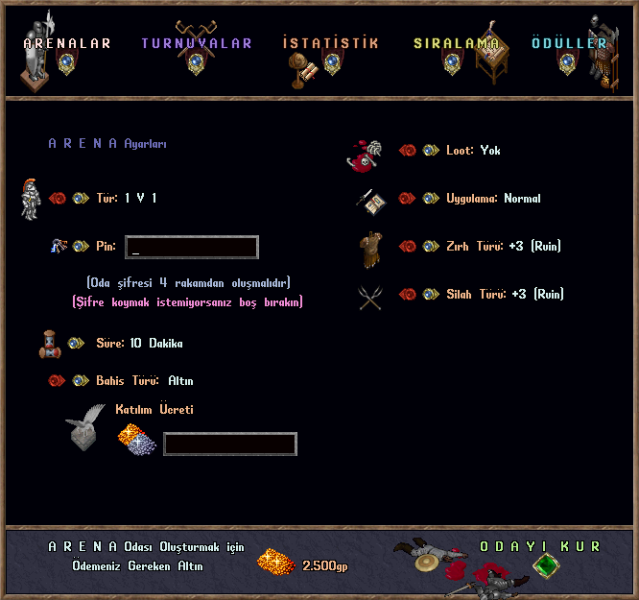Click the gold button beside Bahis Türü
Viewport: 639px width, 600px height.
[80, 381]
